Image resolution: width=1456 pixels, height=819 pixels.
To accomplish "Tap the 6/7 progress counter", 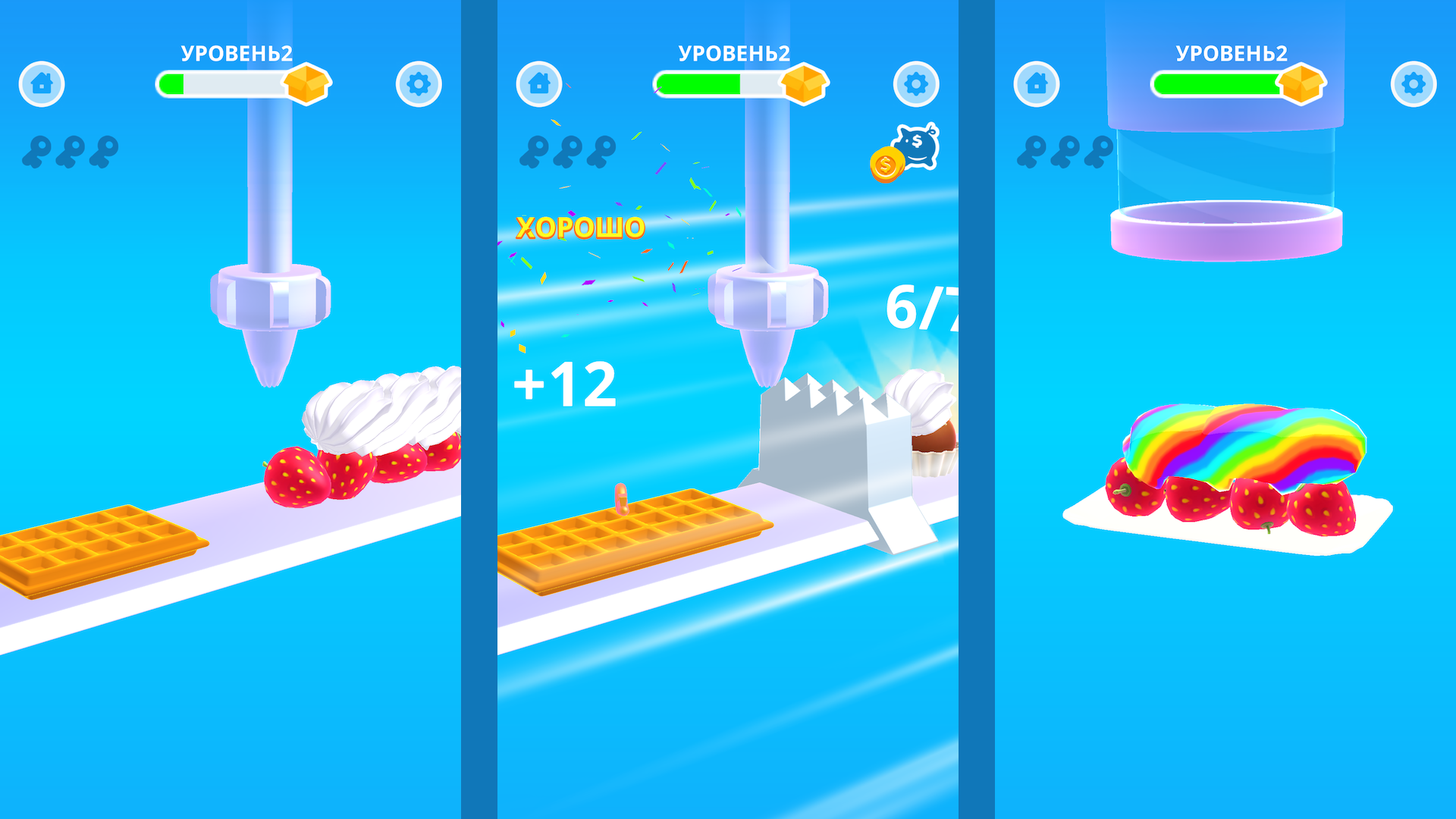I will click(x=920, y=309).
